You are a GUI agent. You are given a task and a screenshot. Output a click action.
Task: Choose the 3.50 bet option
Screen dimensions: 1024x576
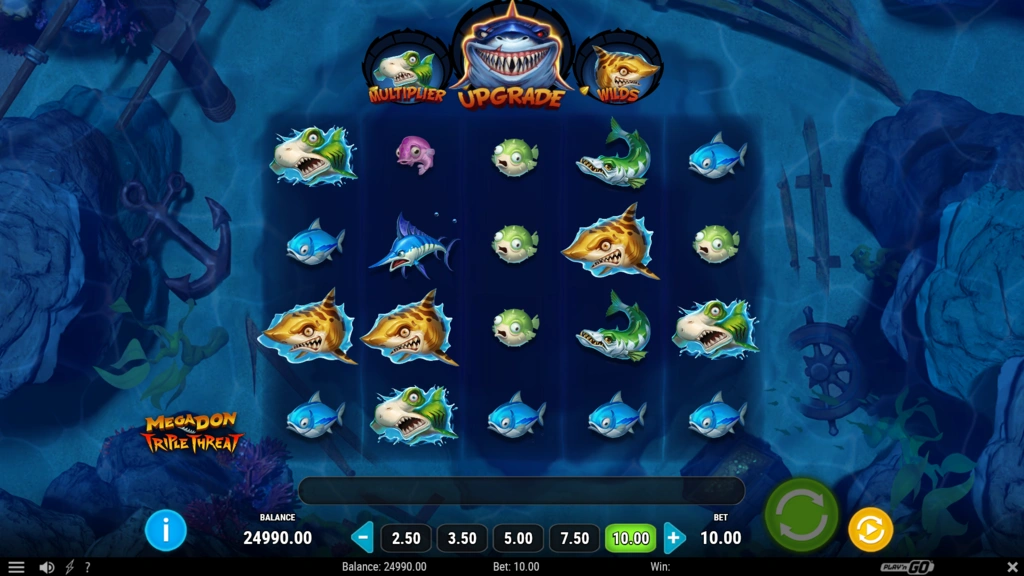coord(462,538)
